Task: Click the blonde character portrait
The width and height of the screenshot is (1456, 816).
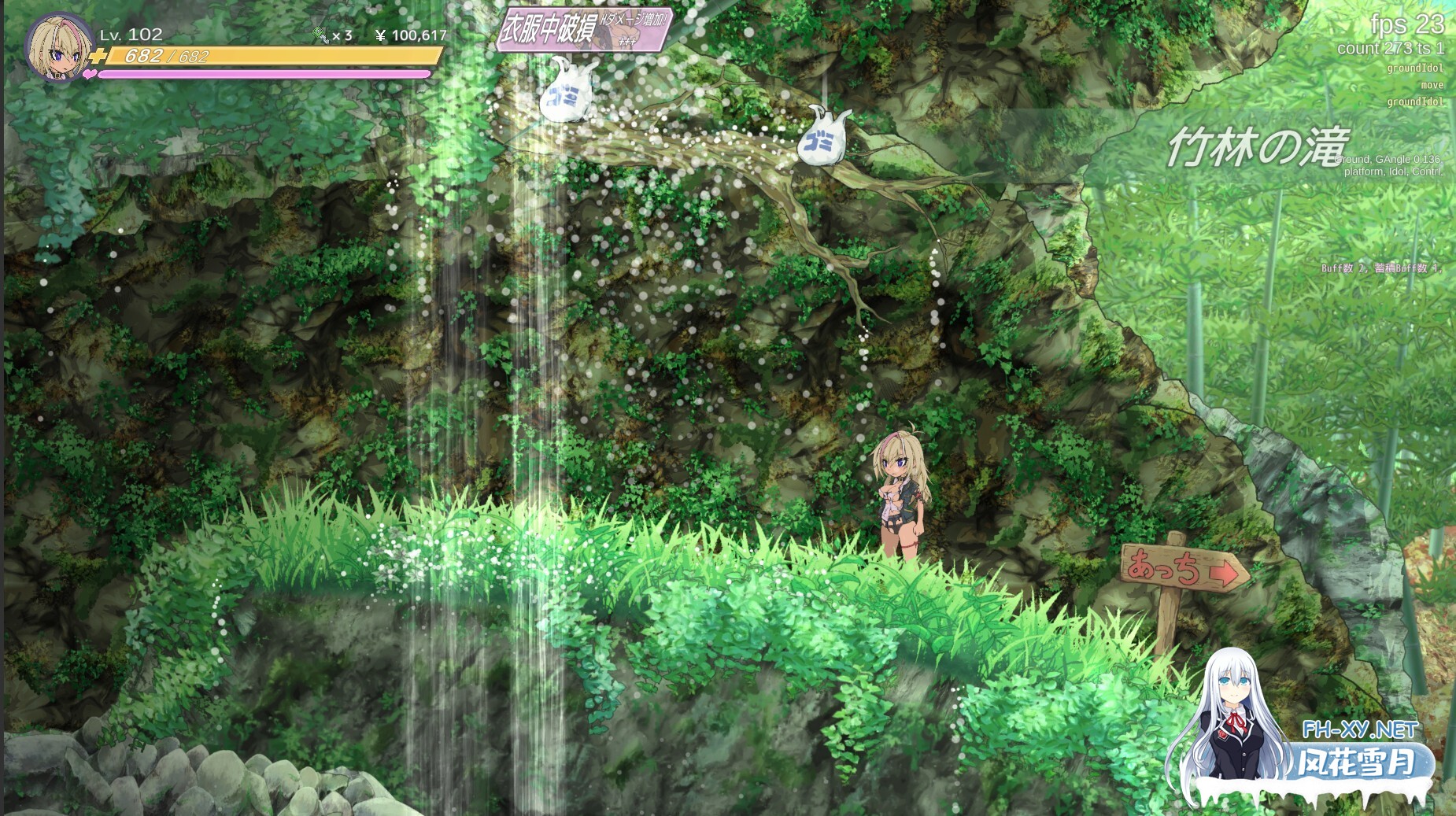Action: click(57, 47)
